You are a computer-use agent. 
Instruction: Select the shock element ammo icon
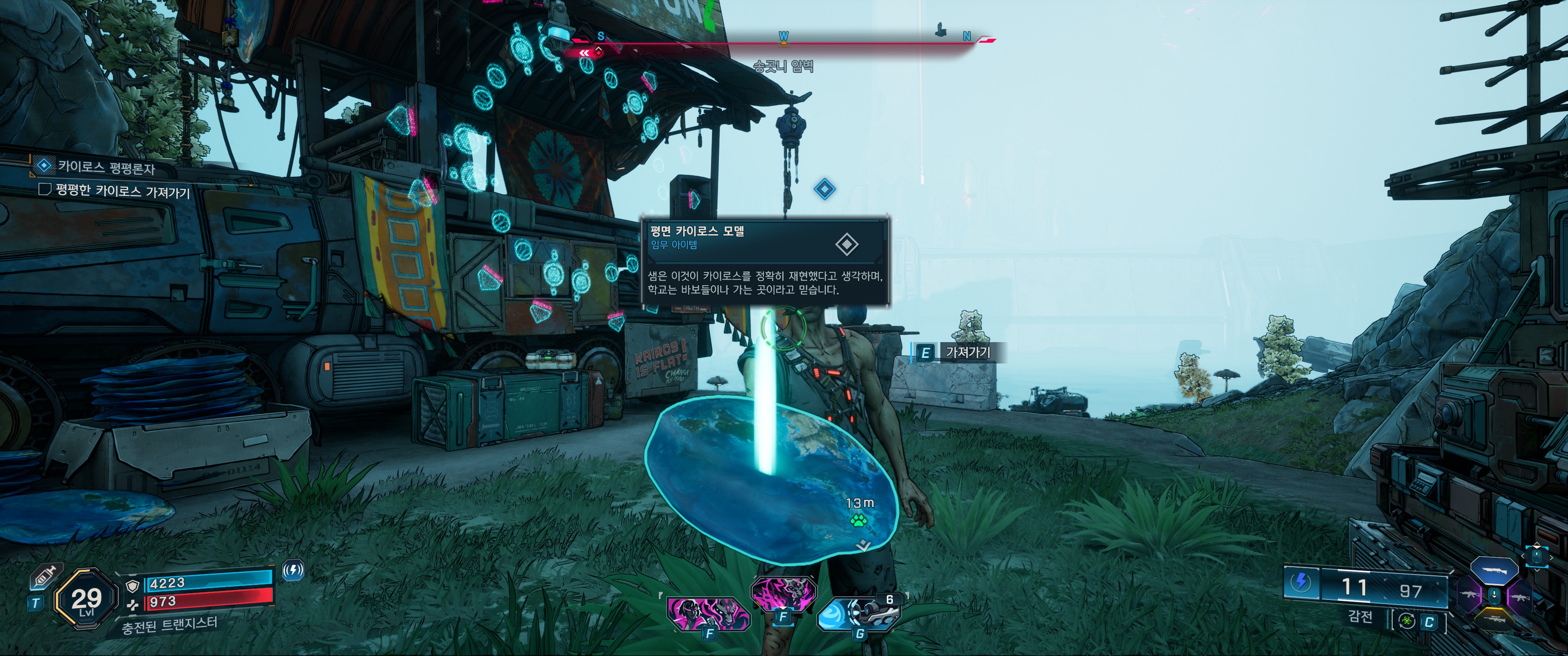pyautogui.click(x=1301, y=582)
